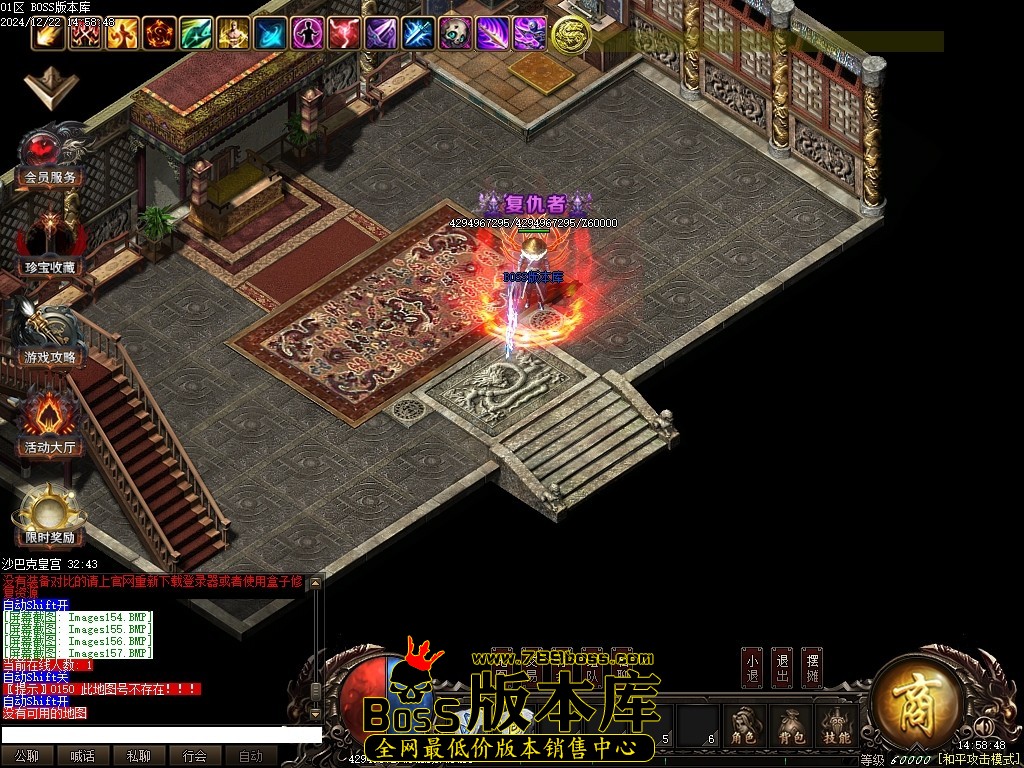Click the golden dragon coin icon

569,34
